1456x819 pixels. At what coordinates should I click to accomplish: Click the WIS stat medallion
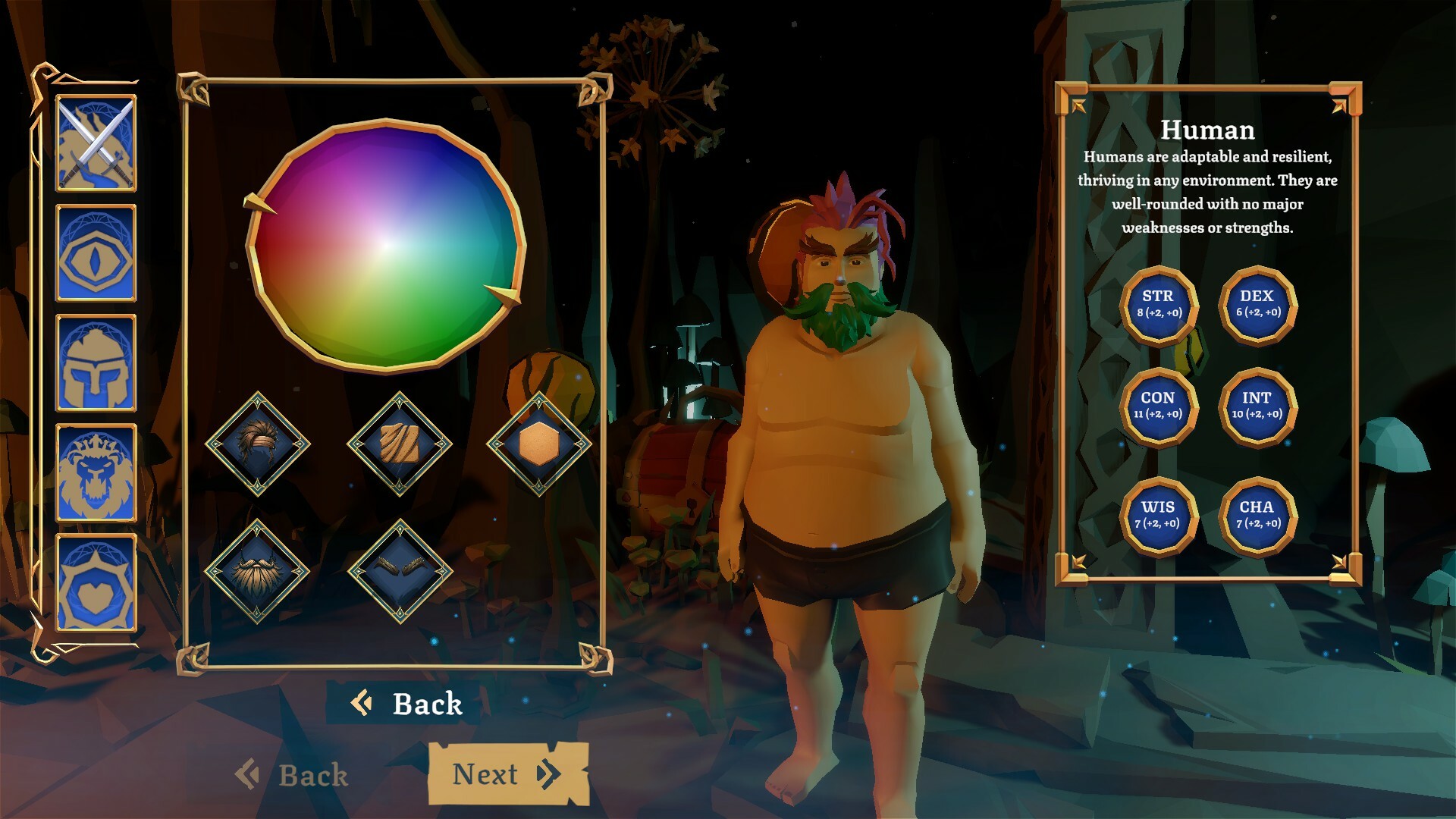(x=1159, y=513)
